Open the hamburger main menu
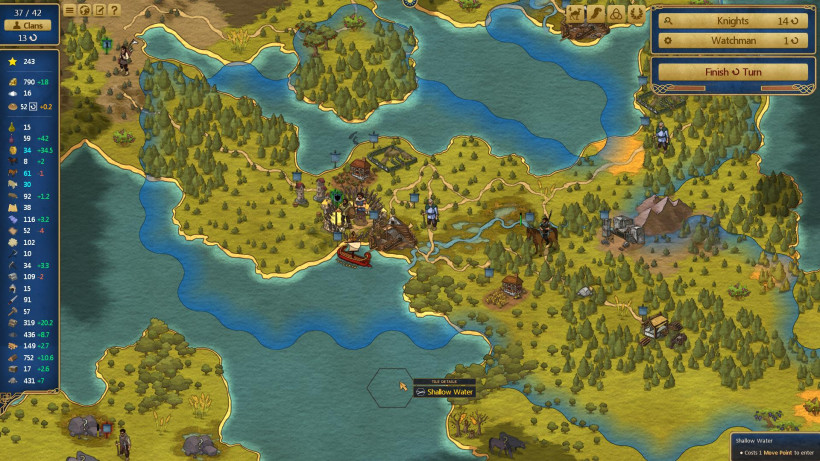Screen dimensions: 820x461 point(69,11)
